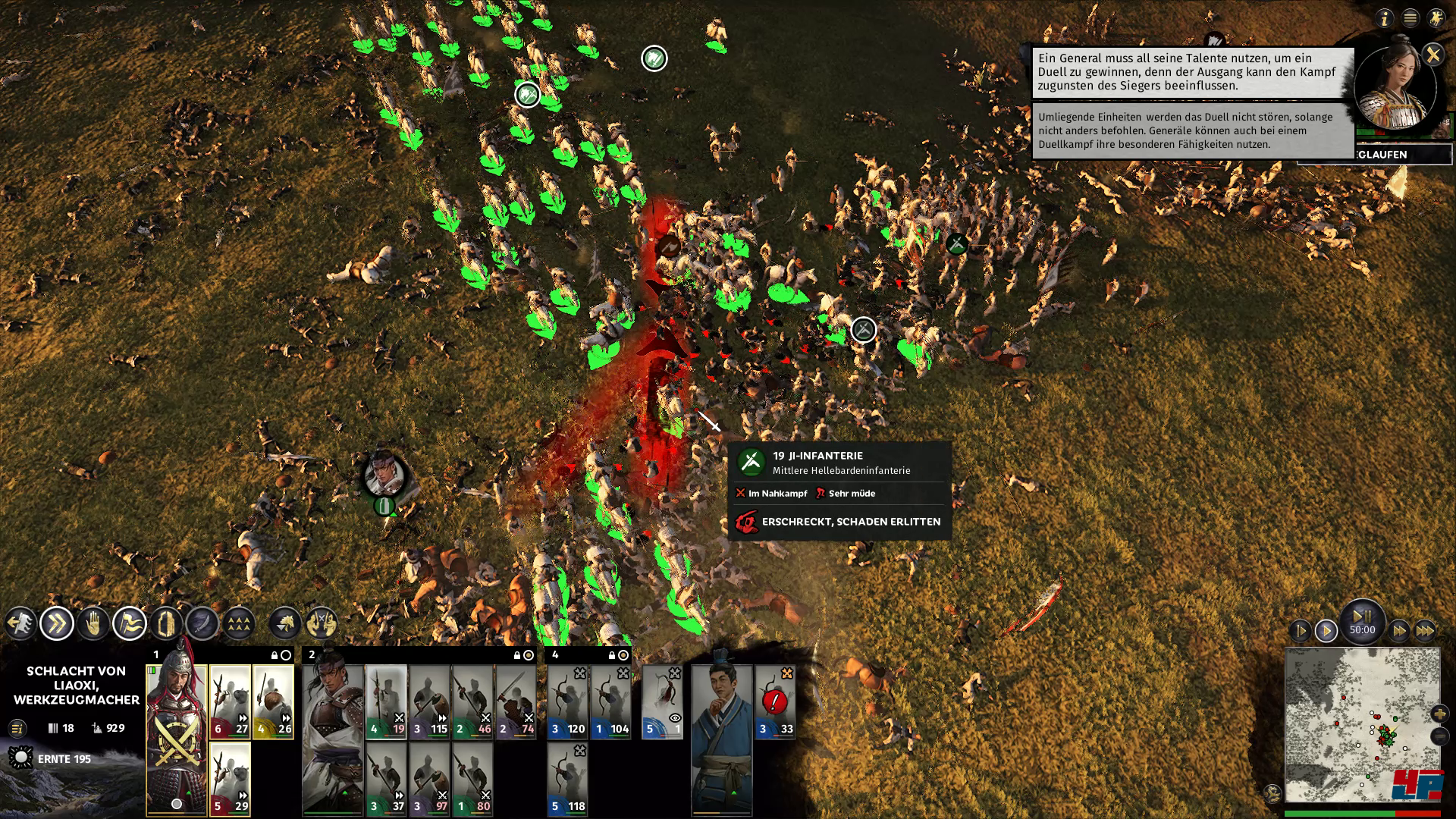Toggle the banner flag order button

pos(130,624)
